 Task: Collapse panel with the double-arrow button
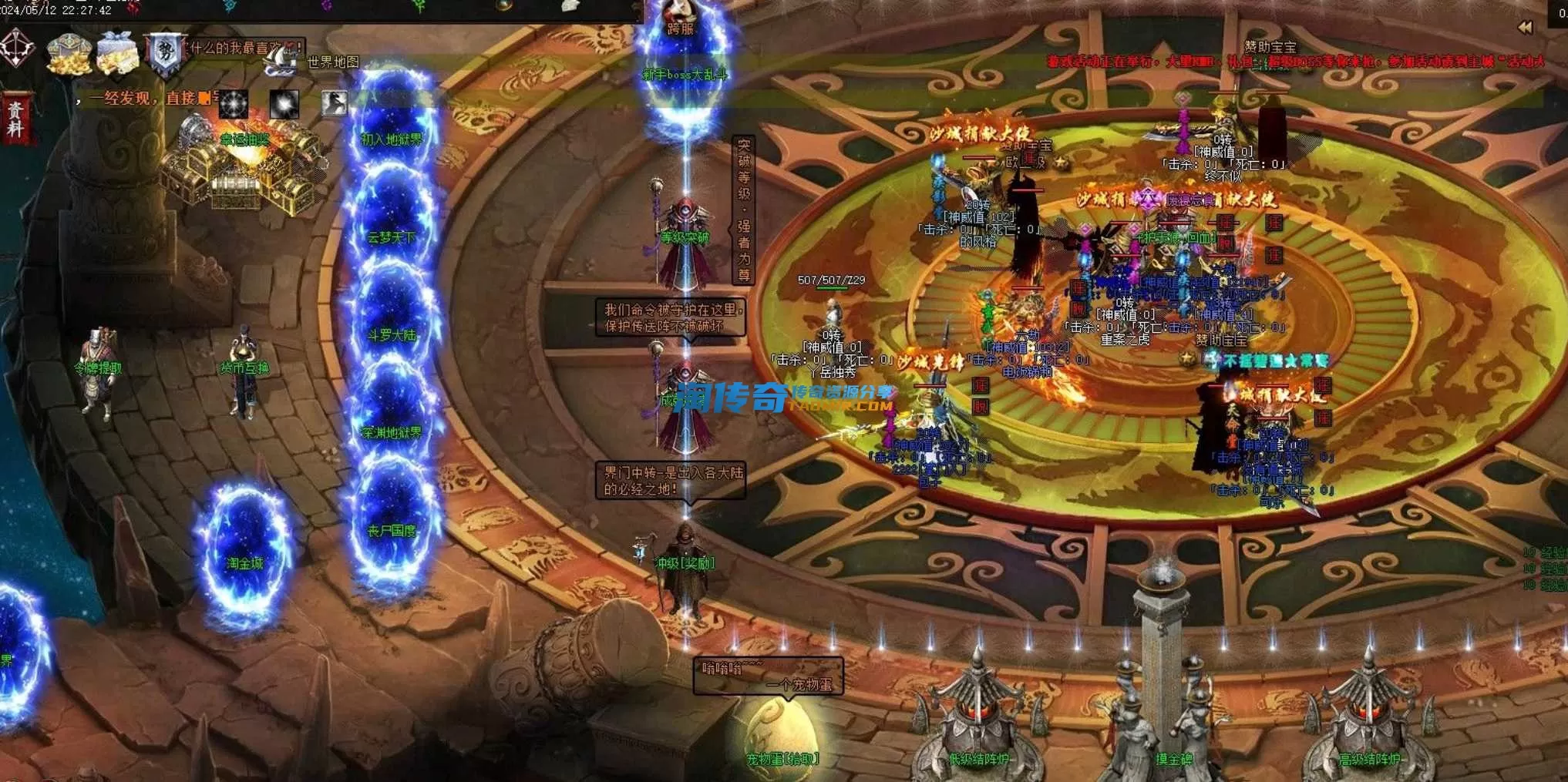coord(1524,28)
